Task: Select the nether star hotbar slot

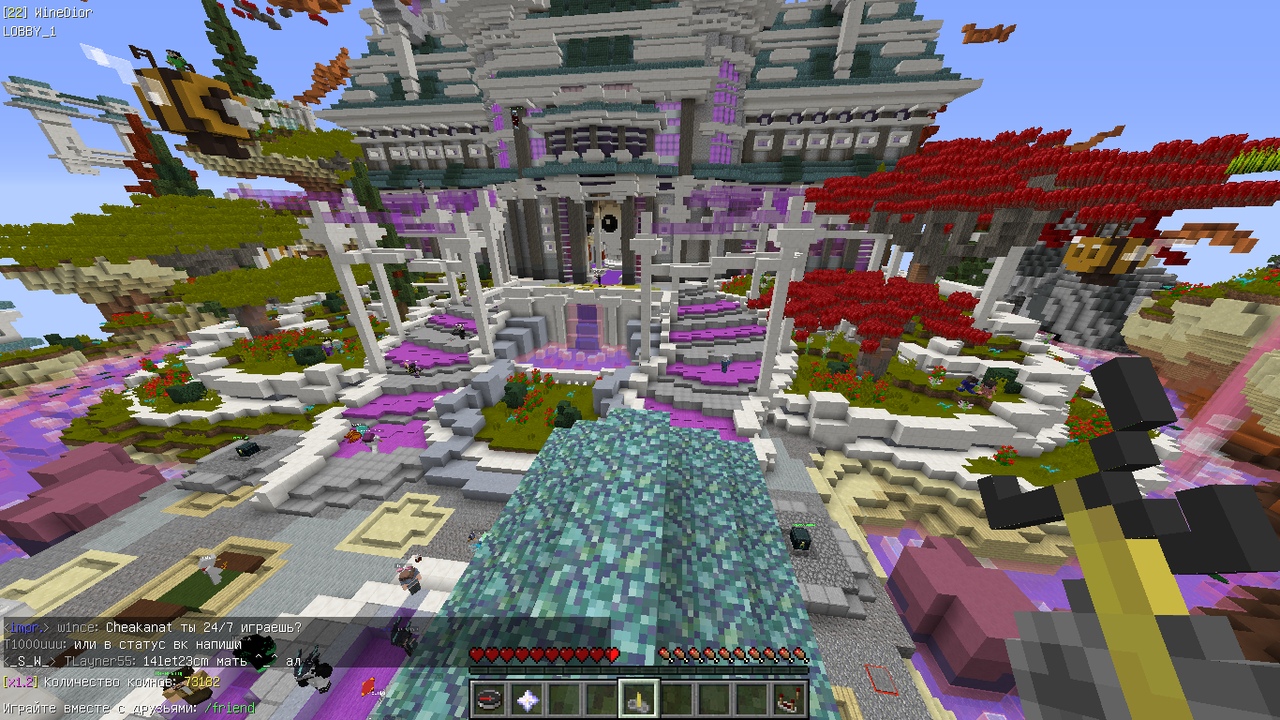Action: [x=526, y=698]
